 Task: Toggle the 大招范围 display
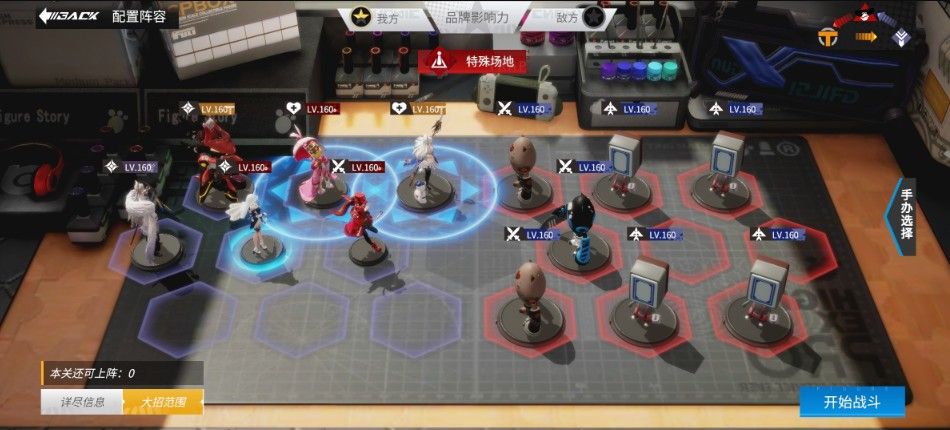coord(162,402)
